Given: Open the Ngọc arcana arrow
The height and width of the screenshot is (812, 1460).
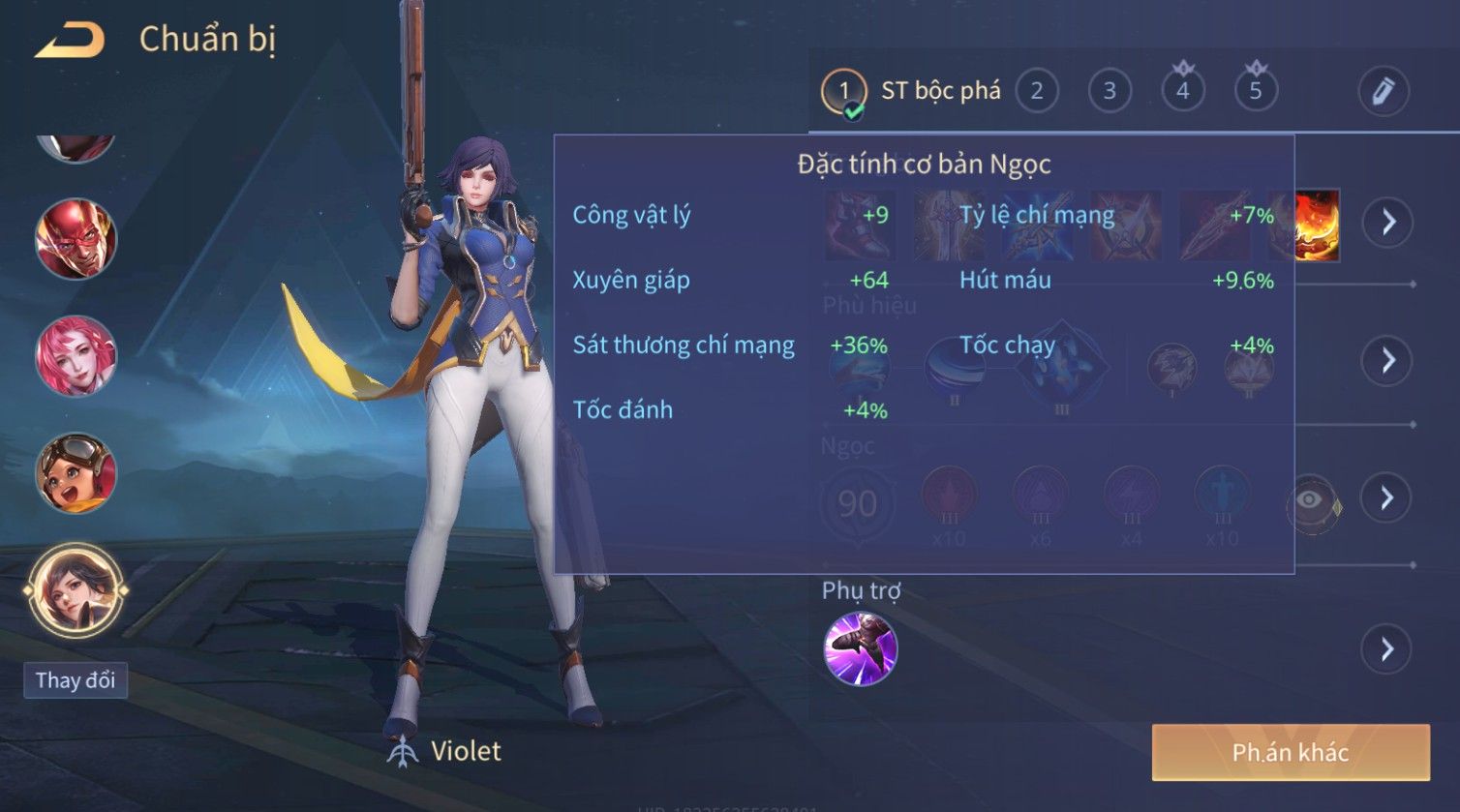Looking at the screenshot, I should tap(1386, 498).
